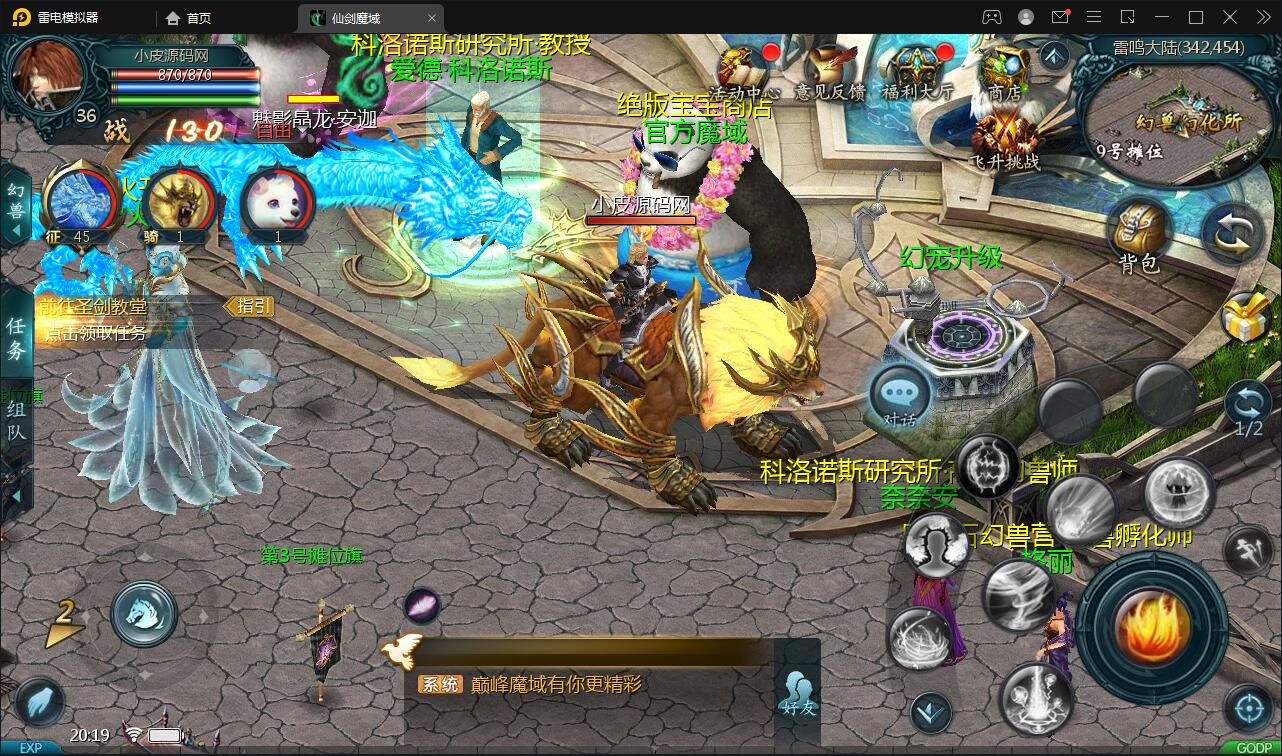Click the 指引 guide button for the quest
The width and height of the screenshot is (1282, 756).
(x=248, y=306)
